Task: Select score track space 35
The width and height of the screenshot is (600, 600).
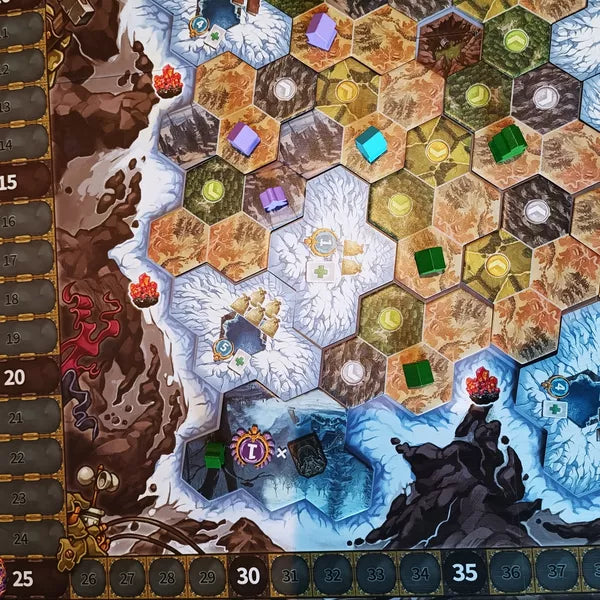Action: (x=464, y=572)
